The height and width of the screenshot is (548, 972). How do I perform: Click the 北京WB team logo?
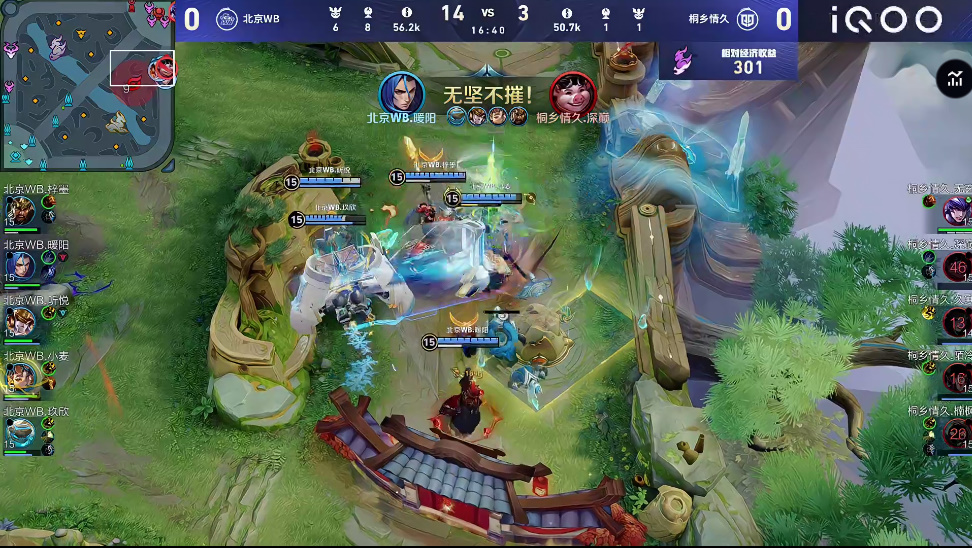pyautogui.click(x=227, y=19)
